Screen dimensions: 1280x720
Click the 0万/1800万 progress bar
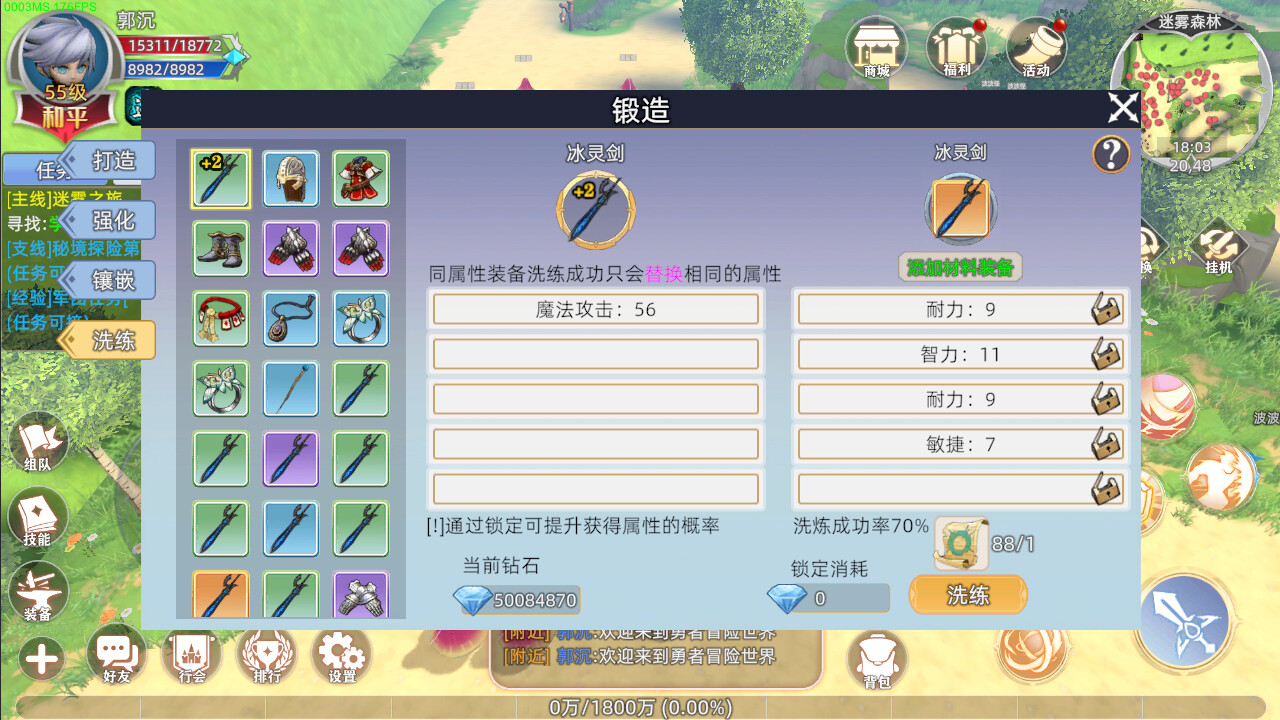(x=640, y=708)
